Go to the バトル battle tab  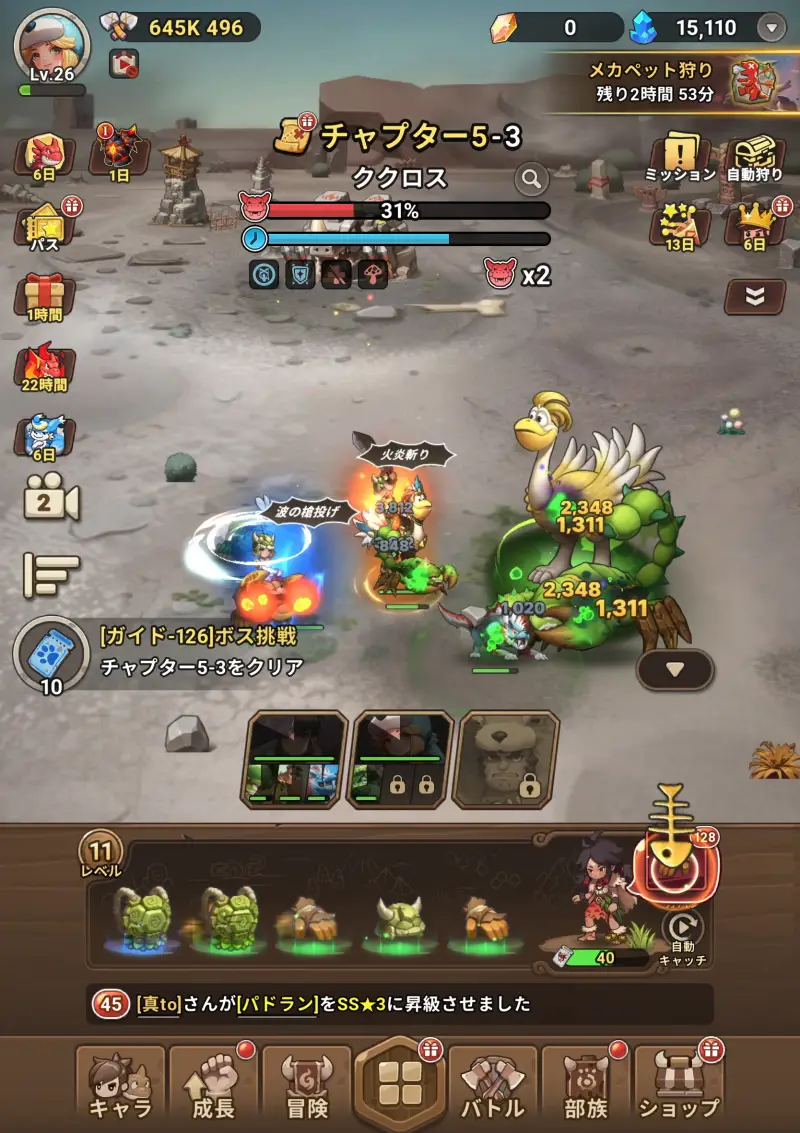[x=493, y=1085]
